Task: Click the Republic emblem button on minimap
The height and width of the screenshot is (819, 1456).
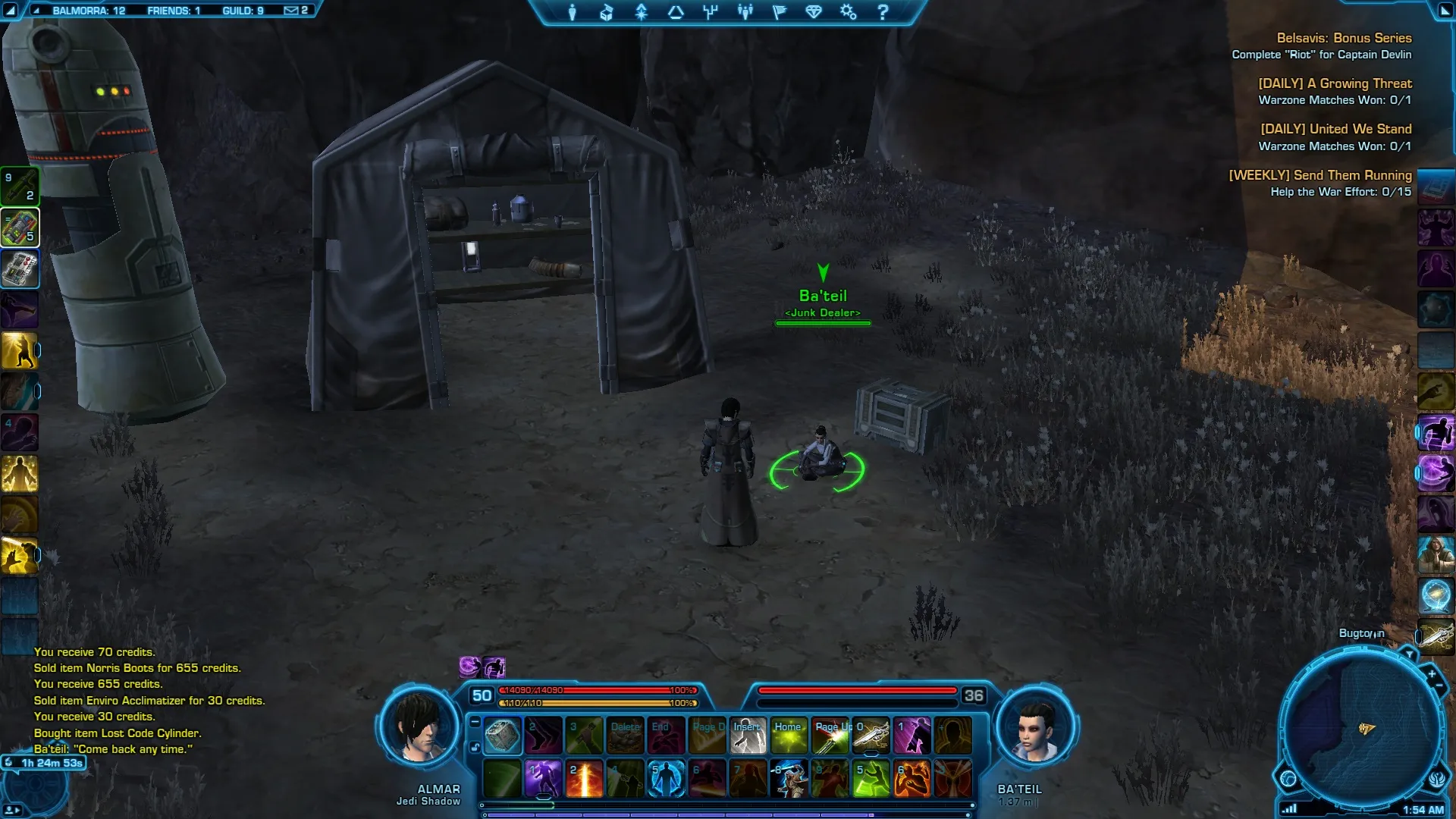Action: 1437,779
